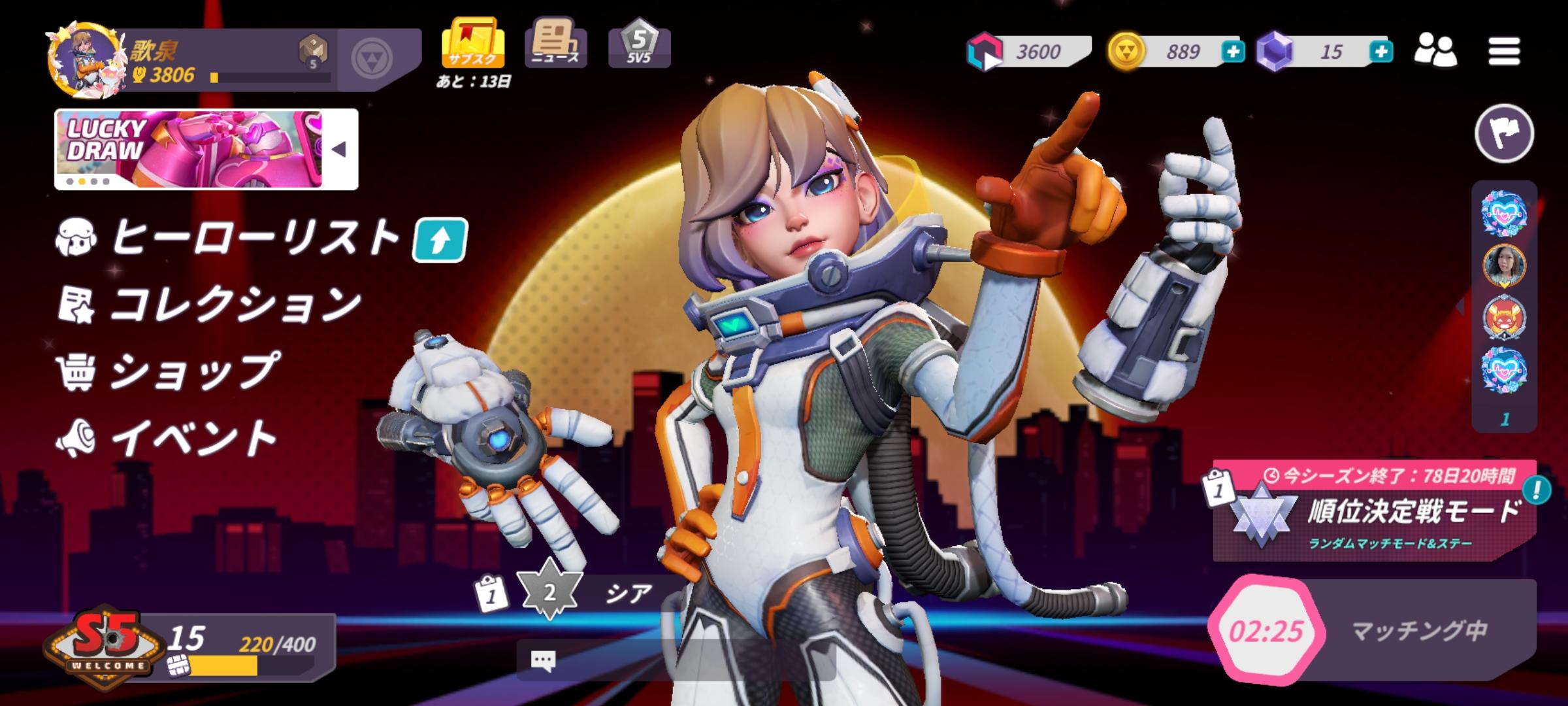Image resolution: width=1568 pixels, height=706 pixels.
Task: Open the friends list icon
Action: point(1435,50)
